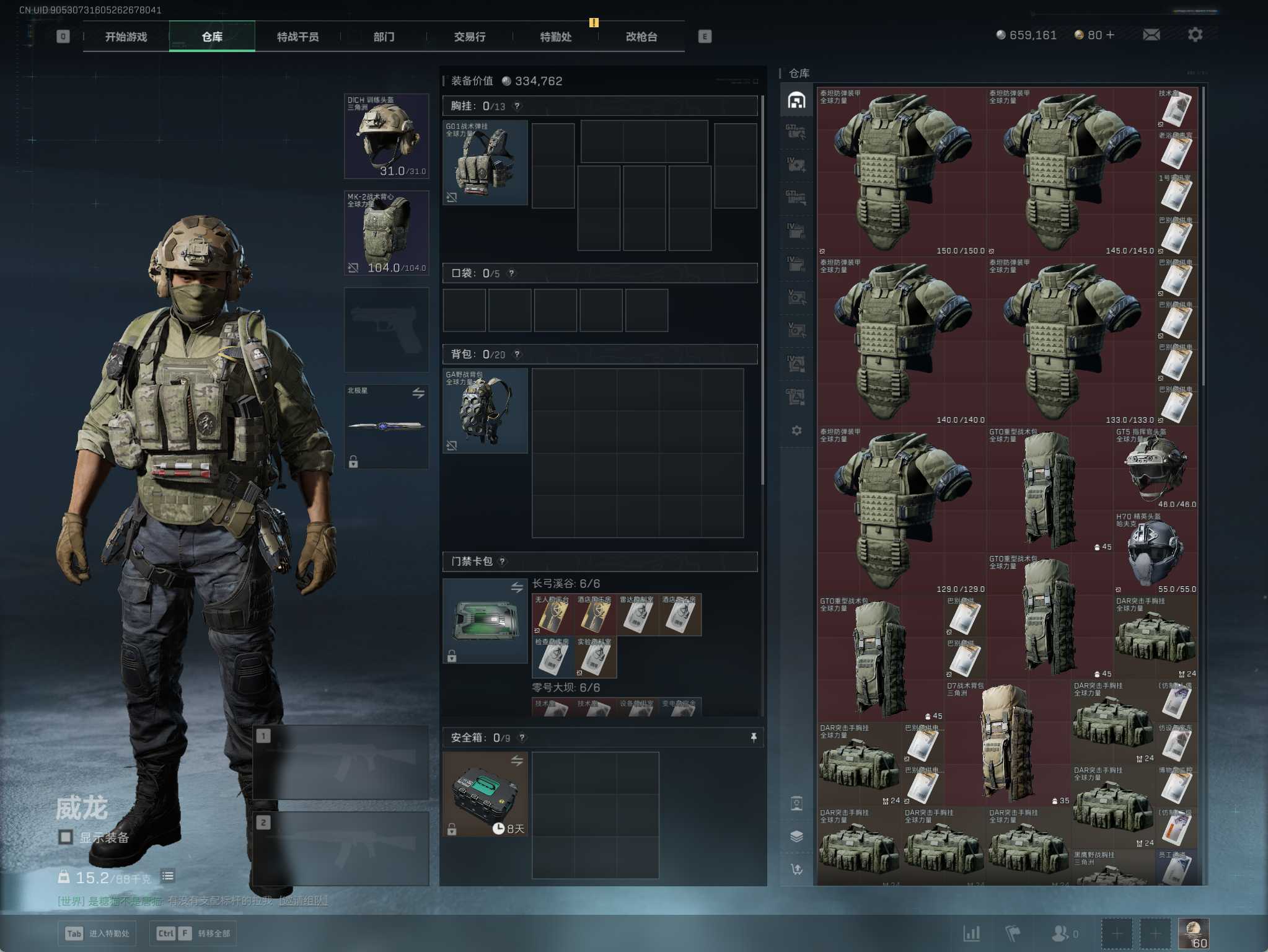Open the 交易行 marketplace tab
1268x952 pixels.
click(470, 37)
